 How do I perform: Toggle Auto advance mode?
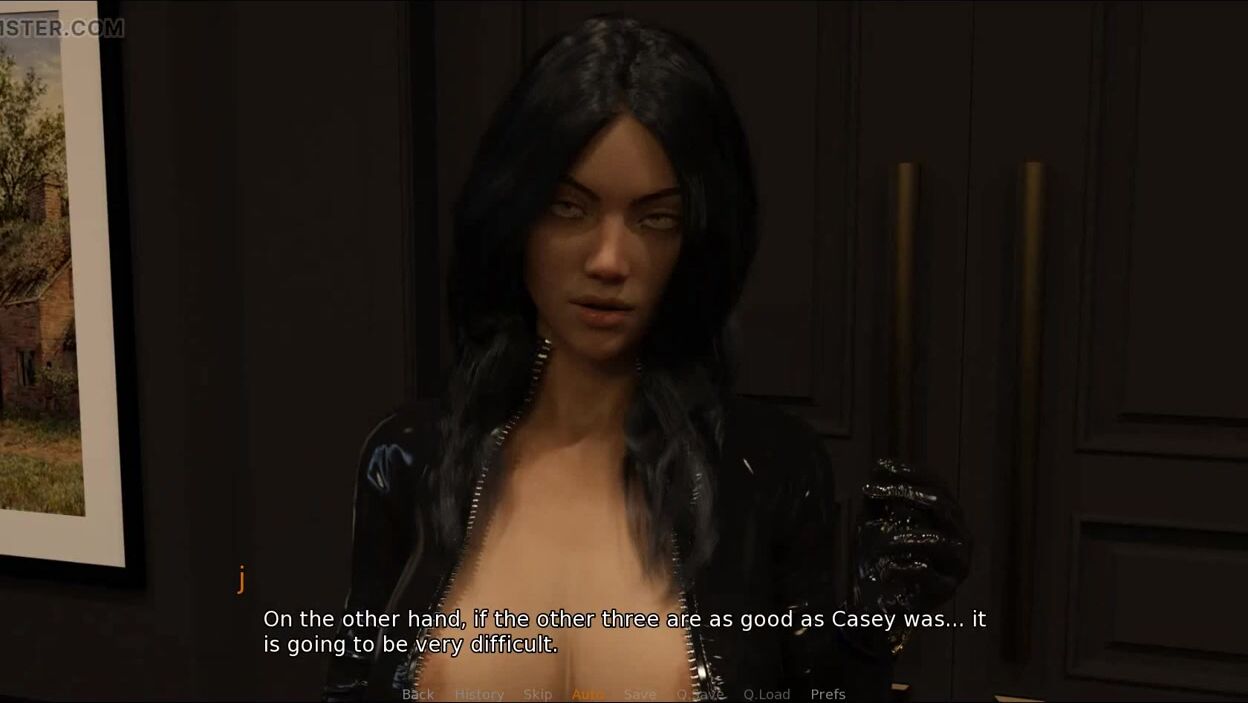click(x=588, y=694)
